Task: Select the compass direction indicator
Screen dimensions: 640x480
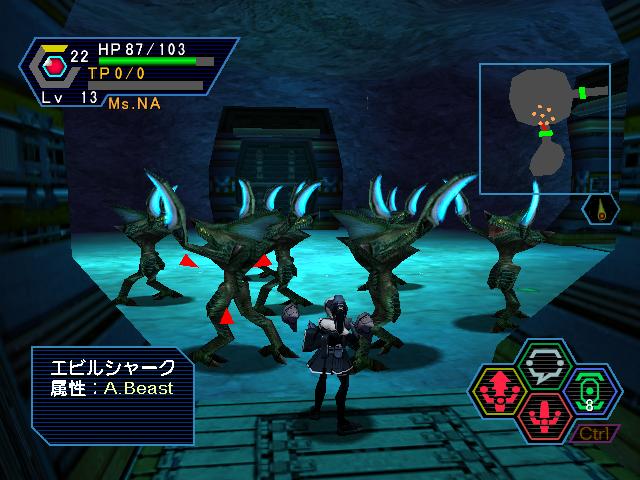Action: point(599,210)
